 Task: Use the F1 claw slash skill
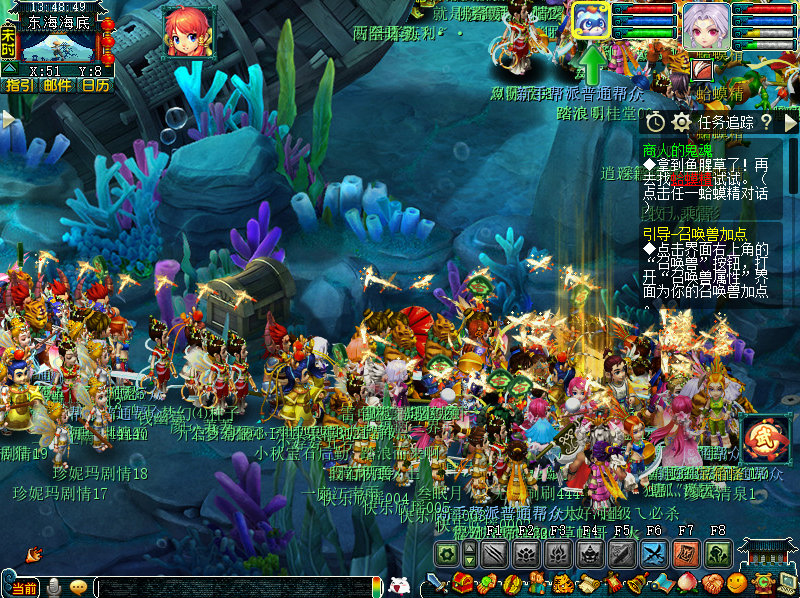coord(494,554)
